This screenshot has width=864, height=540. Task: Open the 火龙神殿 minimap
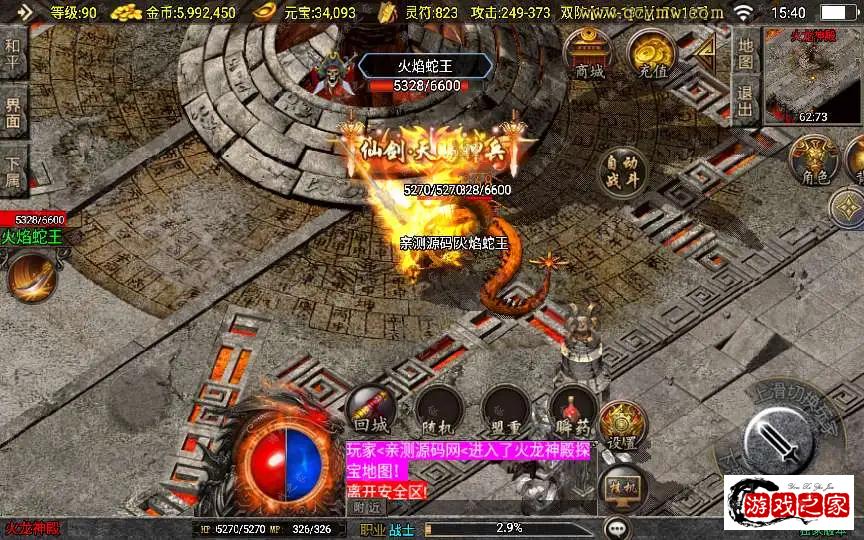(813, 76)
